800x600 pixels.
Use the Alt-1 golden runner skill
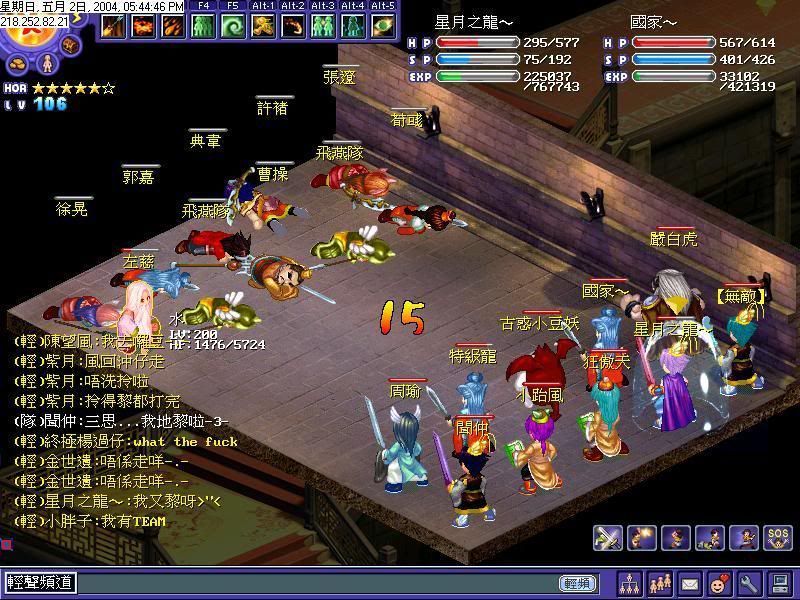pos(264,25)
